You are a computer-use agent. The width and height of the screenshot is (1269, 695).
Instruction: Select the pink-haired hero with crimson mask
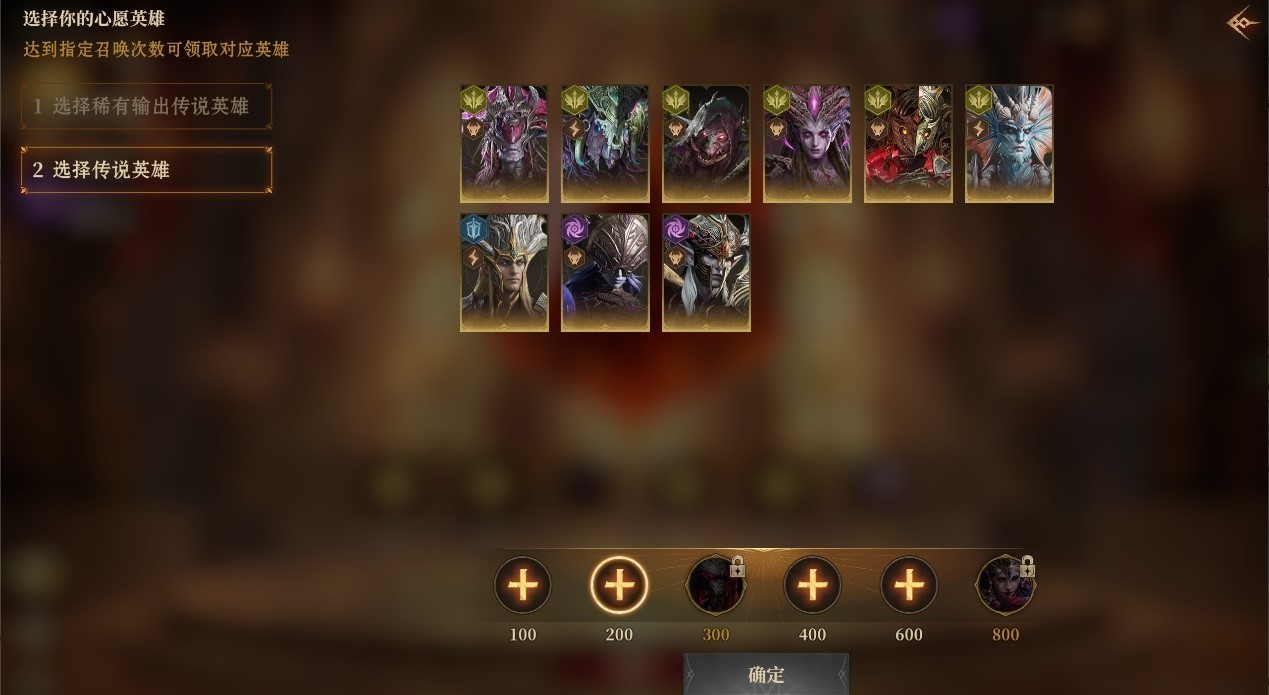[x=504, y=144]
